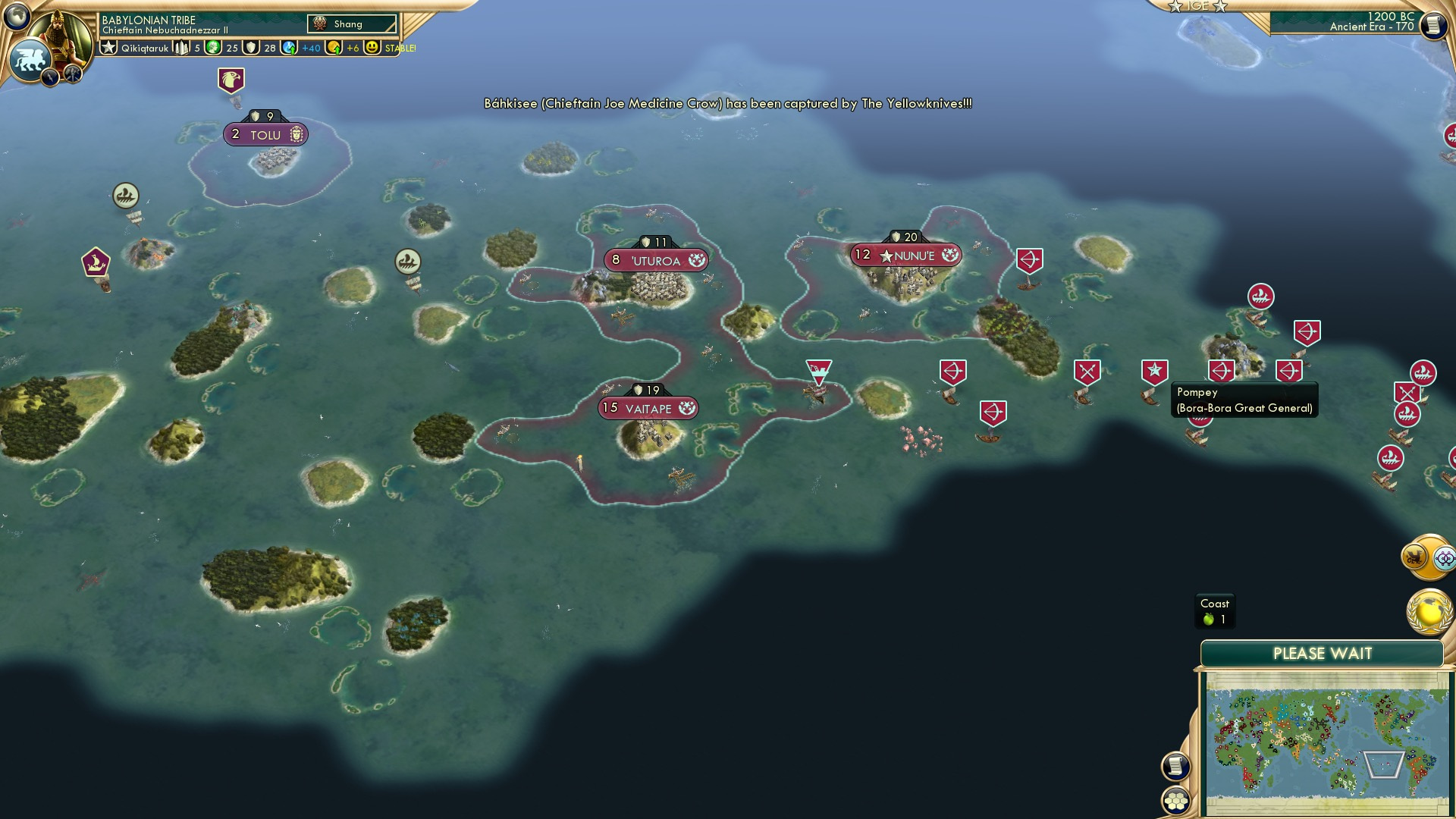Open the social policies winged lion icon

pos(30,57)
